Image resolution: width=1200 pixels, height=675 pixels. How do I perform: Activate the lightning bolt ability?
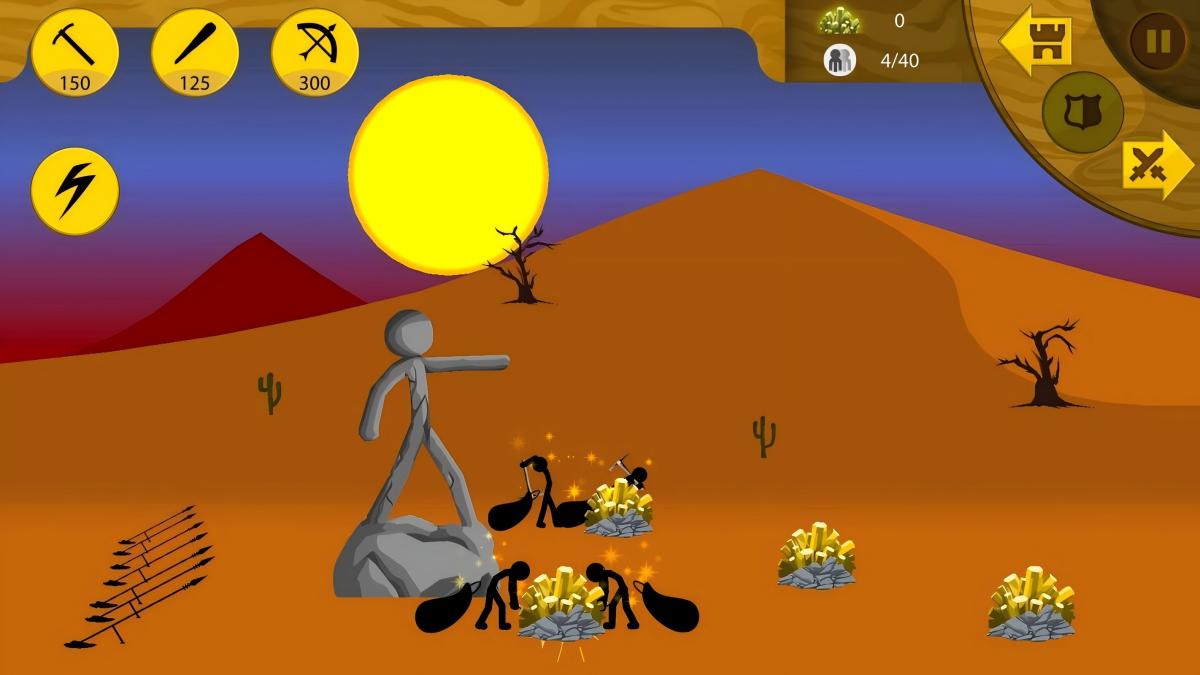point(75,191)
